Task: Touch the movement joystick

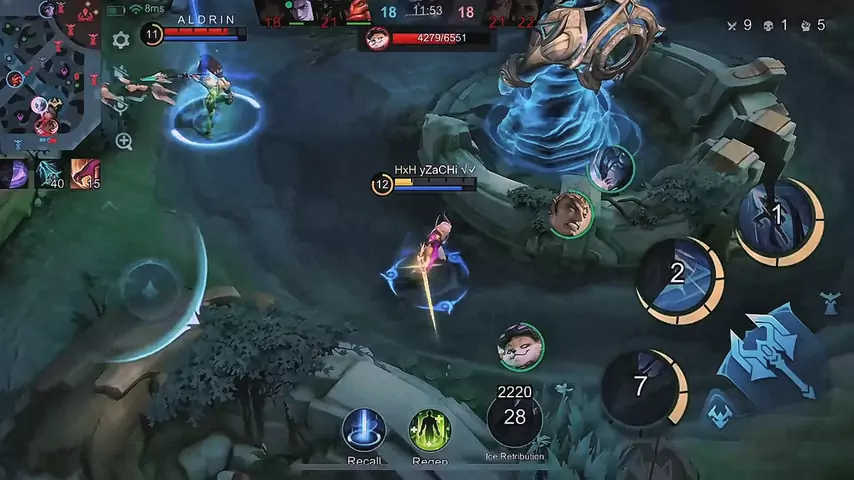Action: 150,291
